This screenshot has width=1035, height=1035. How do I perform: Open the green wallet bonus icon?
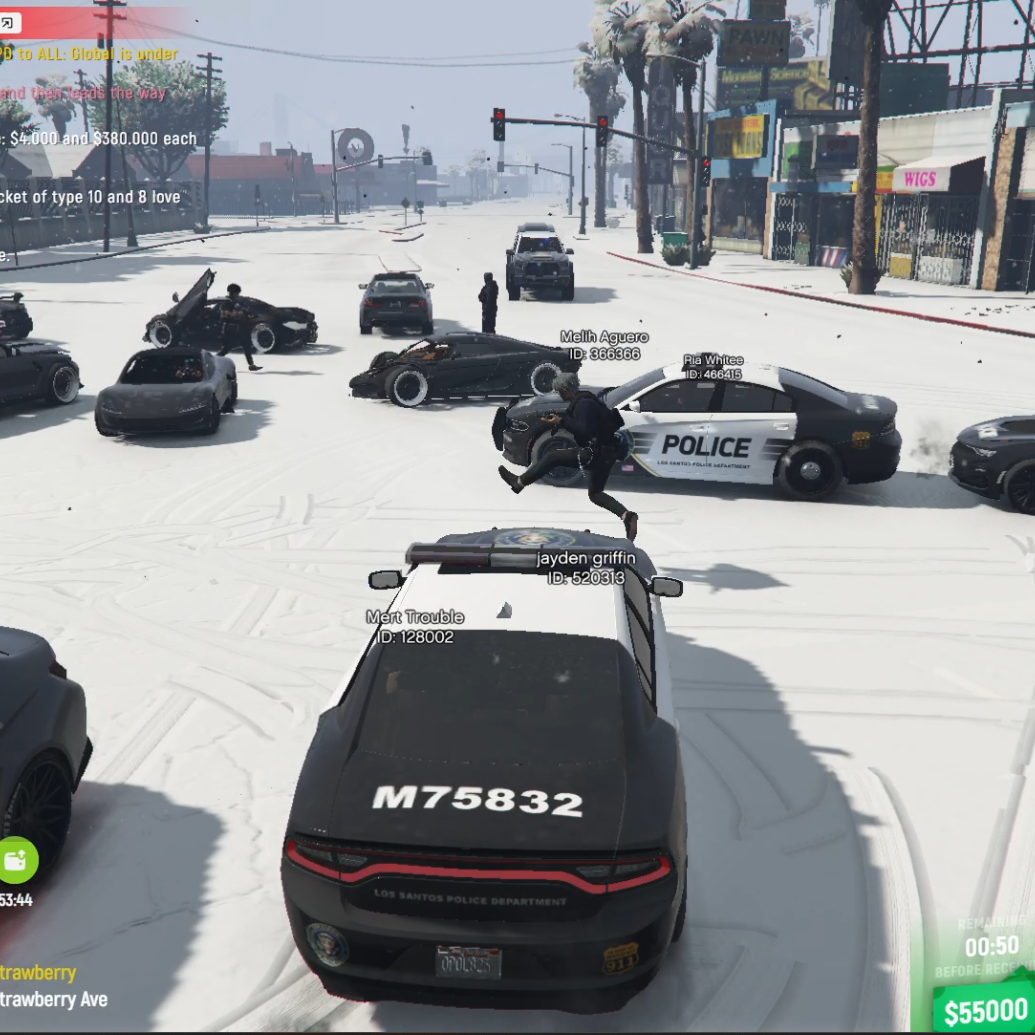coord(16,860)
